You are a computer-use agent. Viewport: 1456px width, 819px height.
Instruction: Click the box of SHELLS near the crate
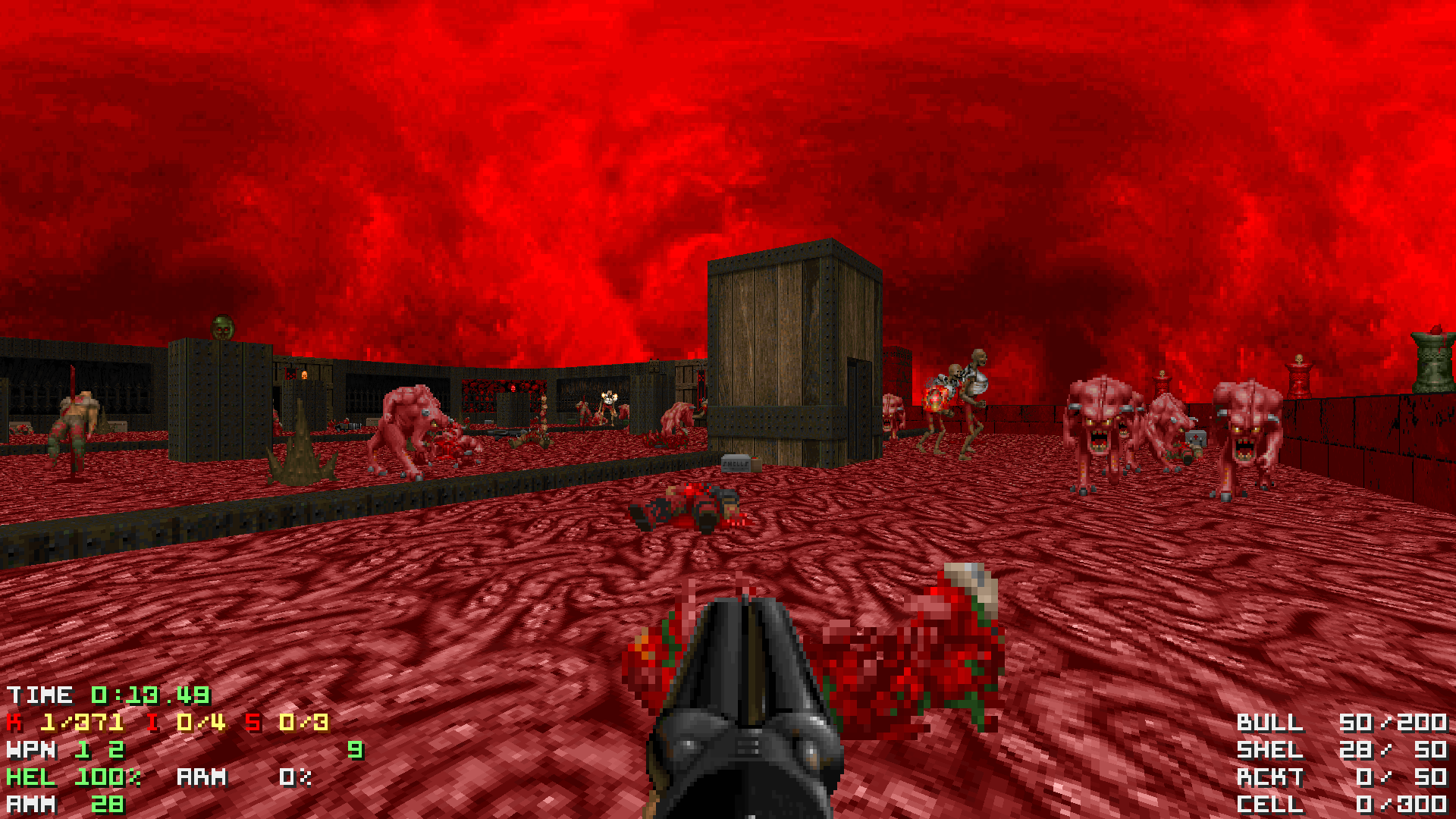[735, 463]
